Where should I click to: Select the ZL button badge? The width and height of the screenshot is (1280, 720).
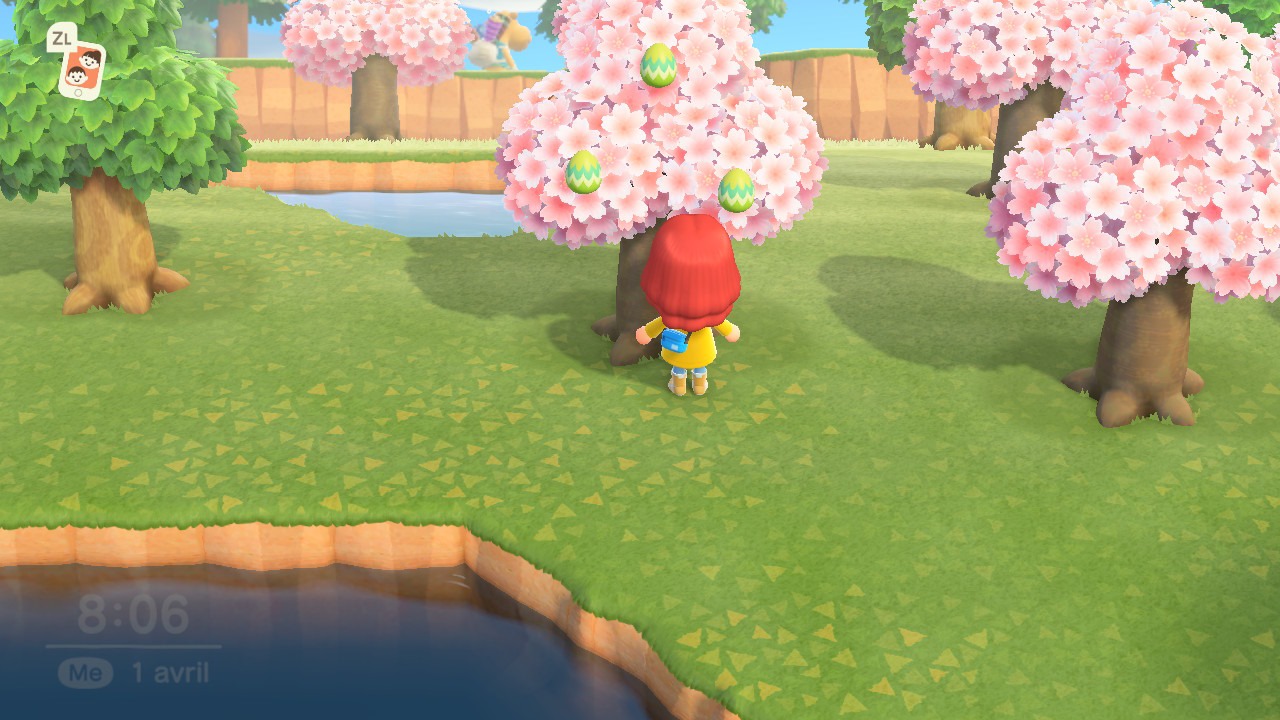(x=62, y=36)
